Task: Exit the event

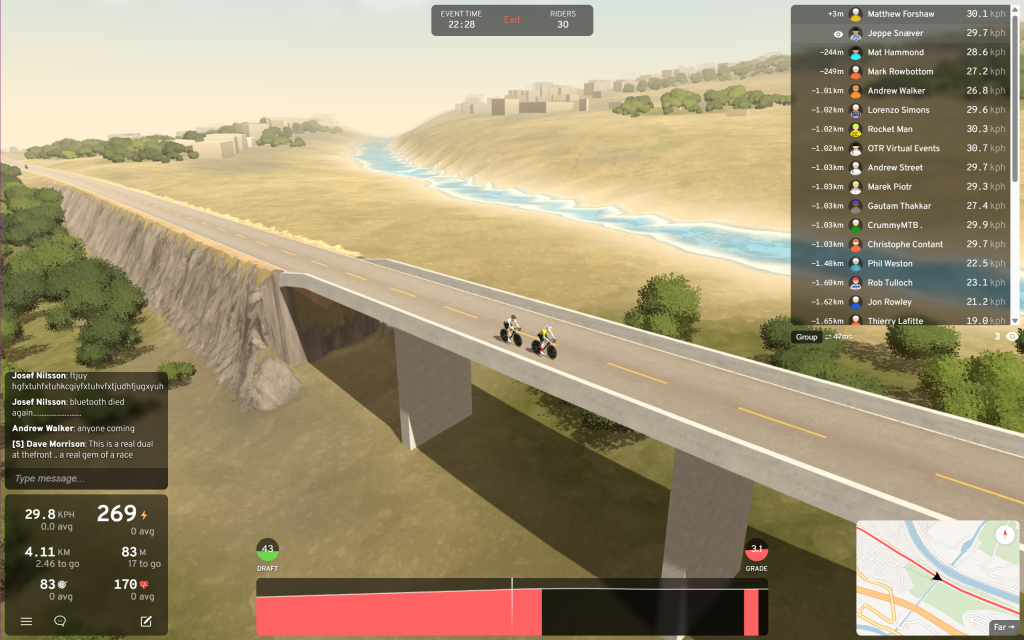Action: [x=512, y=20]
